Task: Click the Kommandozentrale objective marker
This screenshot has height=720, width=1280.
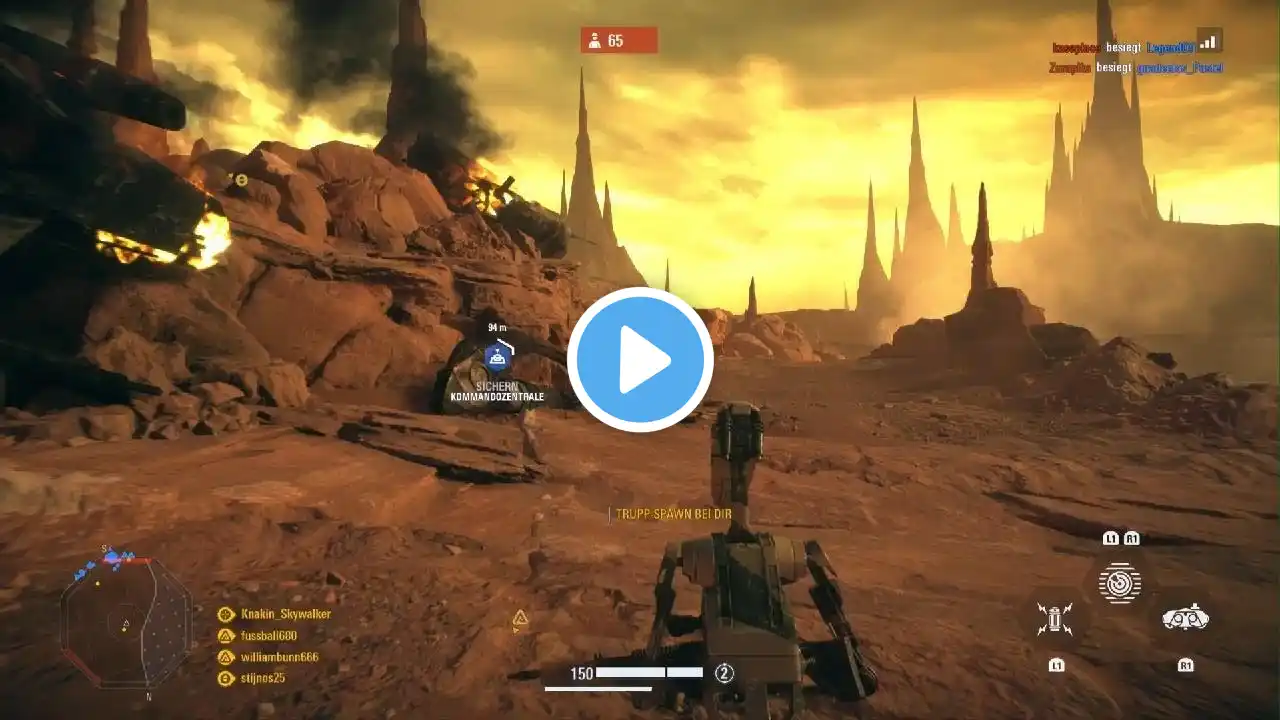Action: pos(498,357)
